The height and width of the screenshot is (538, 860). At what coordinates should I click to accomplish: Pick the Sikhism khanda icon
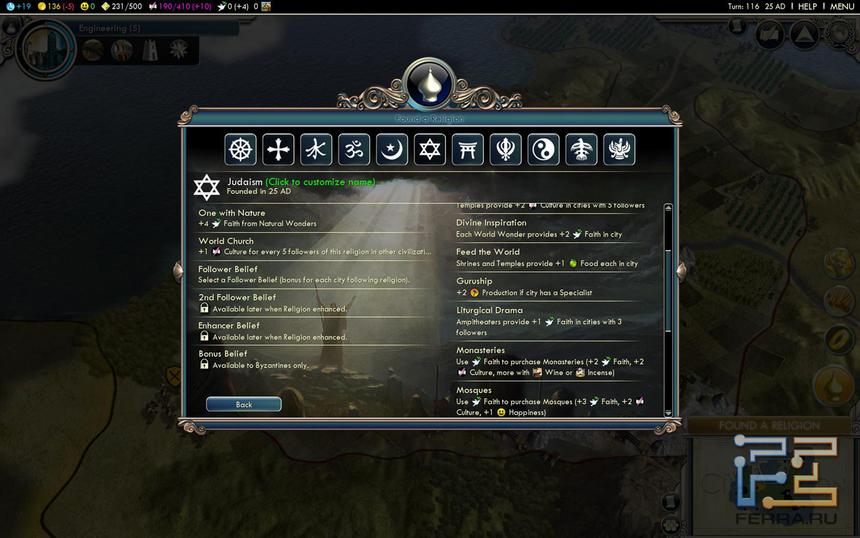point(505,150)
